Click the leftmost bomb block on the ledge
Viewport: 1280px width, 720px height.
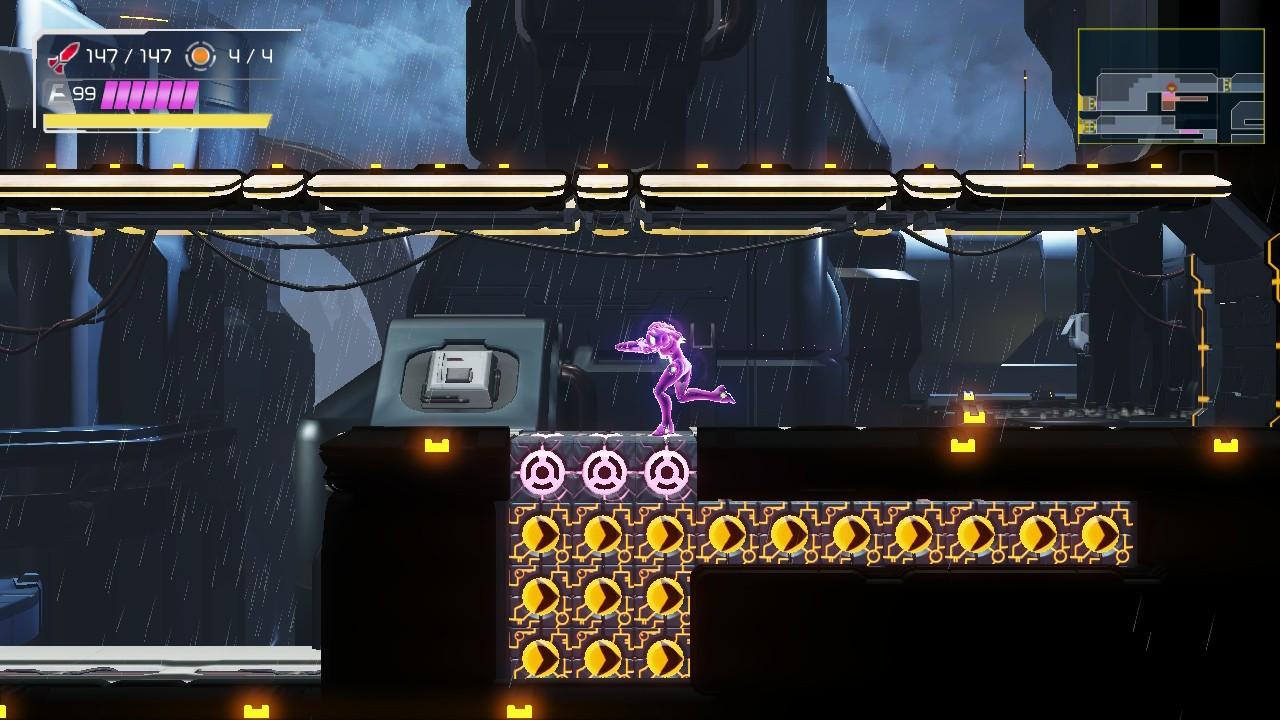[541, 469]
